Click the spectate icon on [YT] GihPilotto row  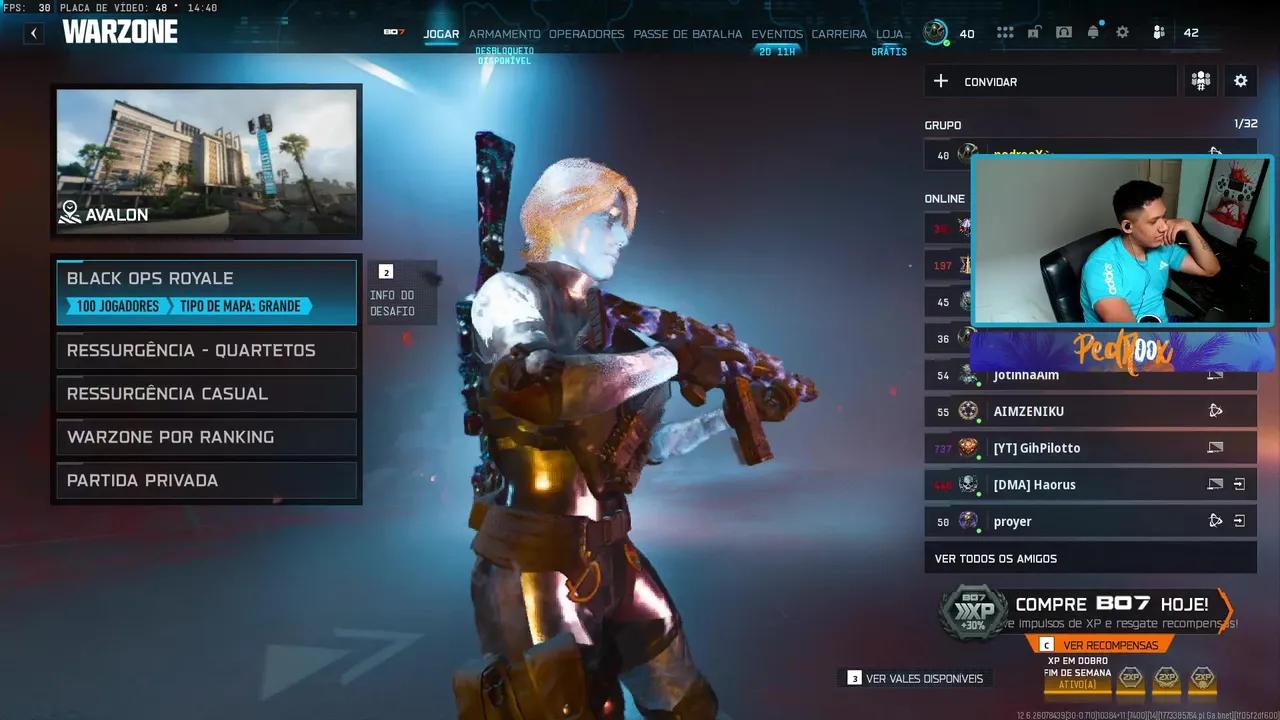tap(1215, 448)
